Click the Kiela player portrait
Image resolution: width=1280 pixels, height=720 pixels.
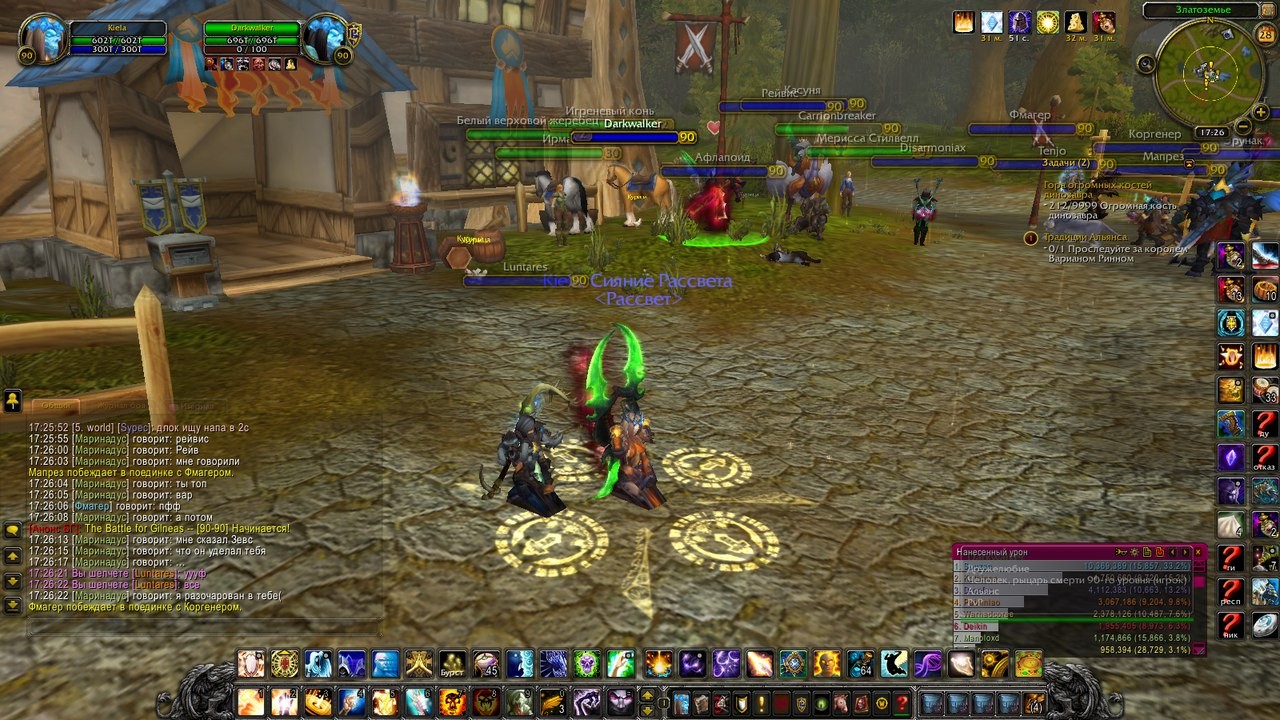[x=43, y=39]
